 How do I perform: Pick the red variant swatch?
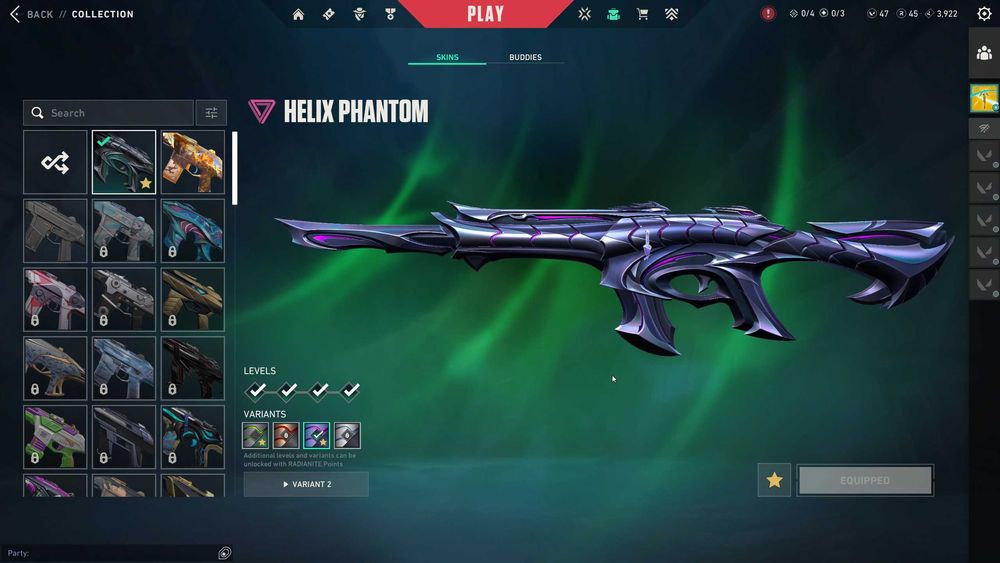click(286, 436)
